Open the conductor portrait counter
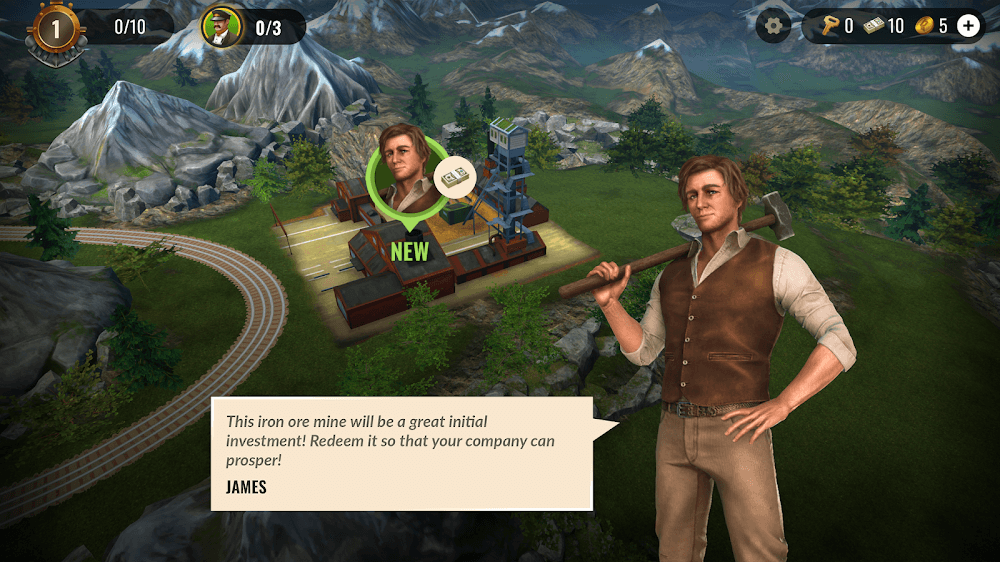Viewport: 1000px width, 562px height. click(x=222, y=27)
